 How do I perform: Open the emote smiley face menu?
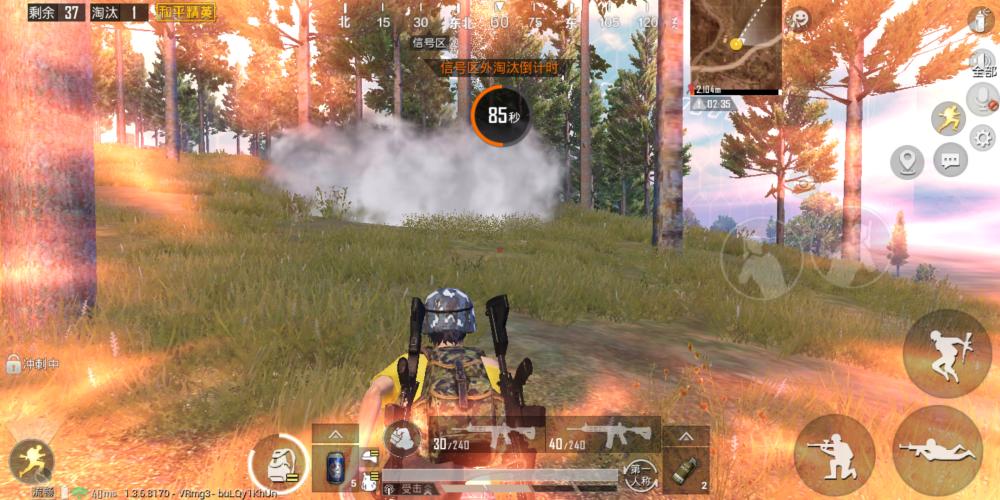pos(799,19)
